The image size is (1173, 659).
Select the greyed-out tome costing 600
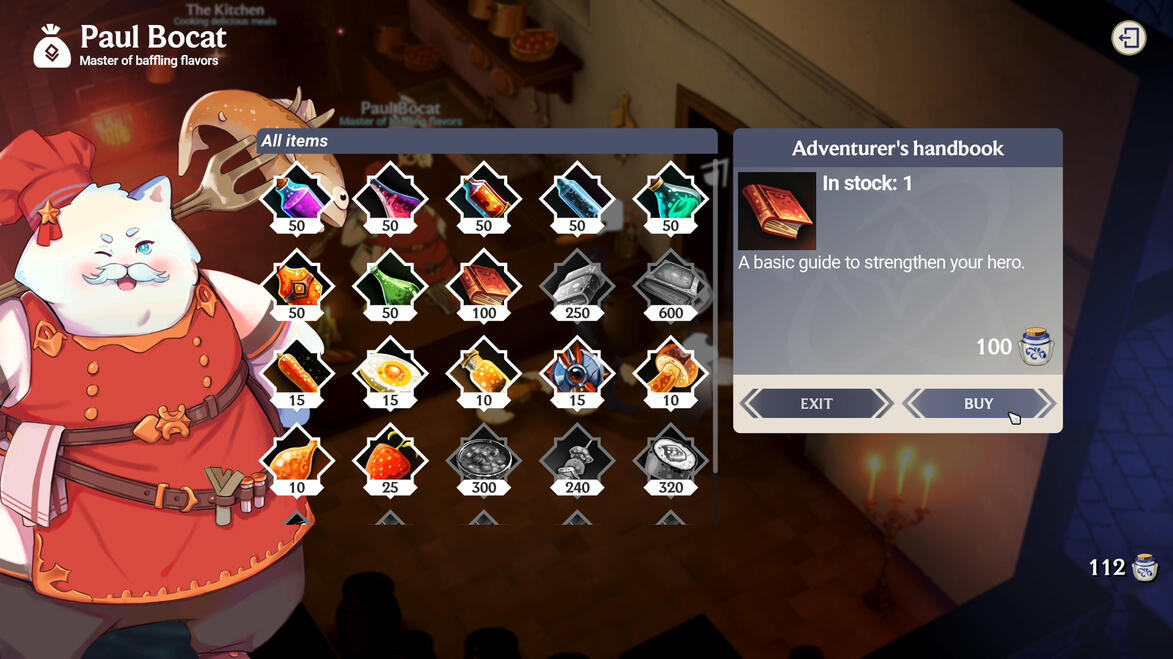click(670, 283)
